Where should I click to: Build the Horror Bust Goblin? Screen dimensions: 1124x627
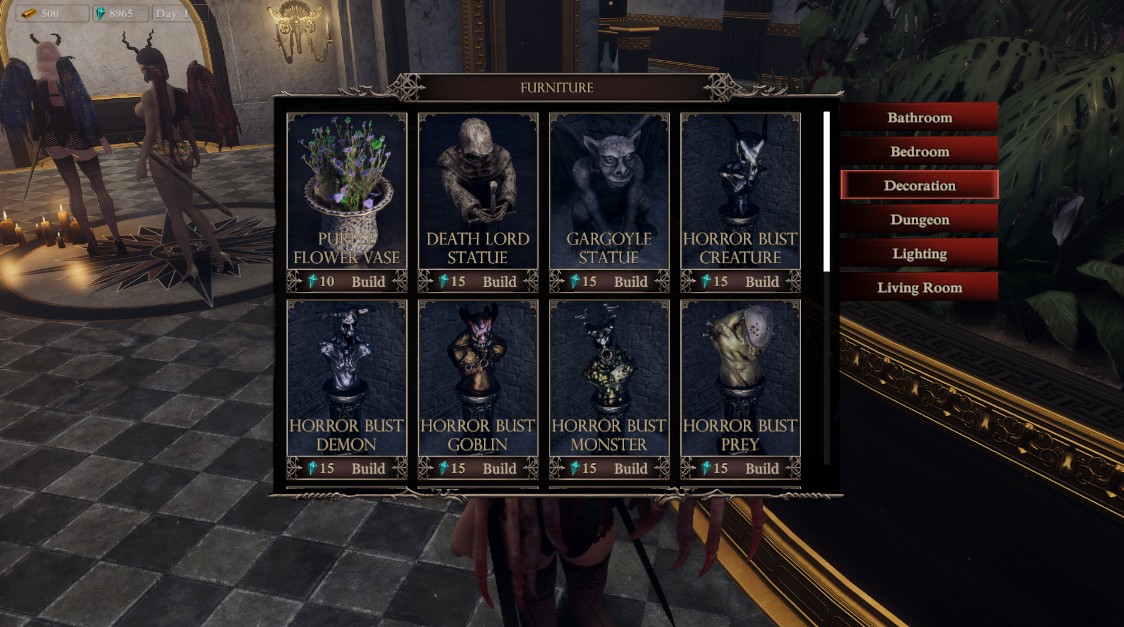(x=499, y=468)
